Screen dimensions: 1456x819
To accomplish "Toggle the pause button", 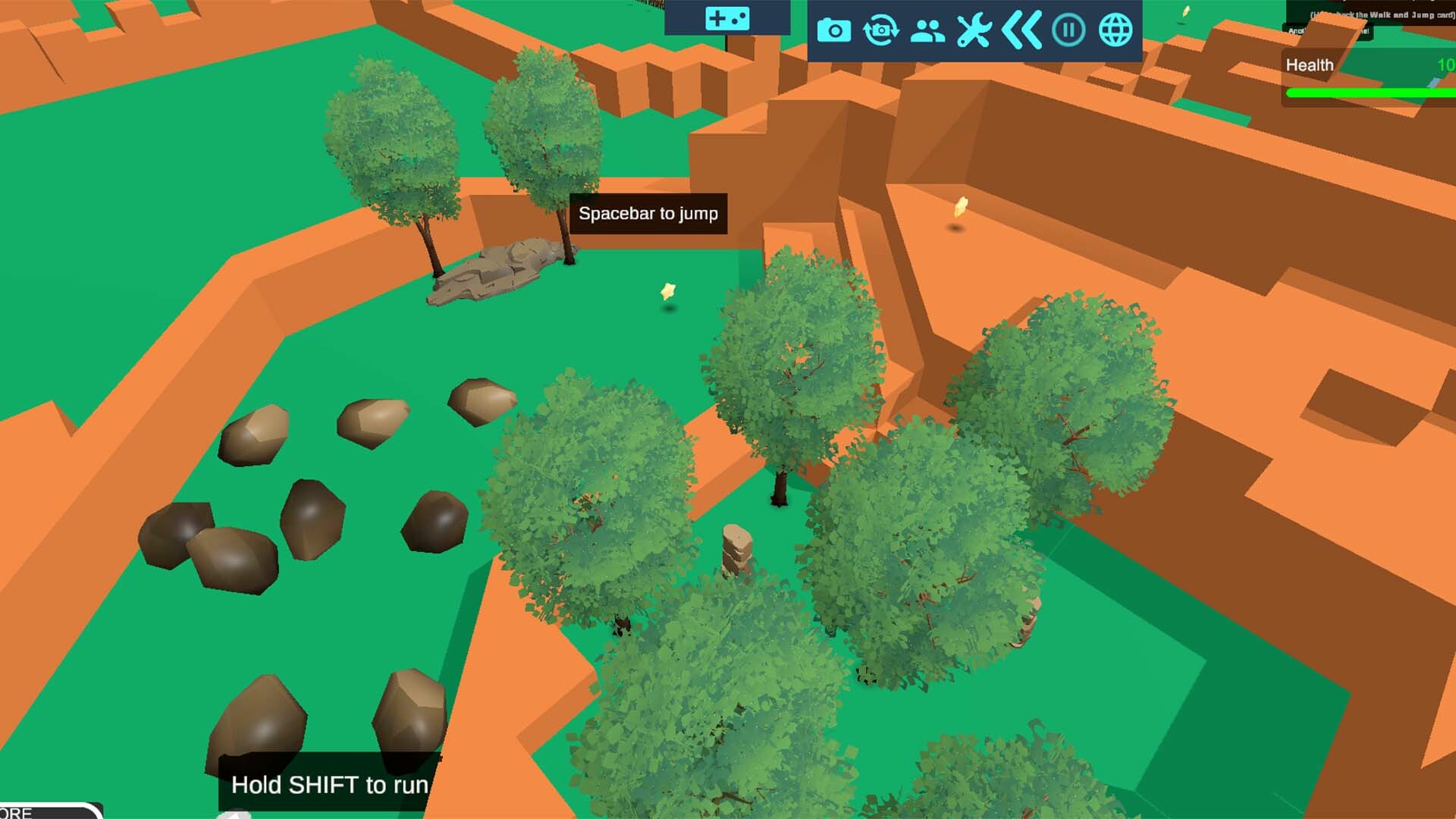I will pos(1068,30).
